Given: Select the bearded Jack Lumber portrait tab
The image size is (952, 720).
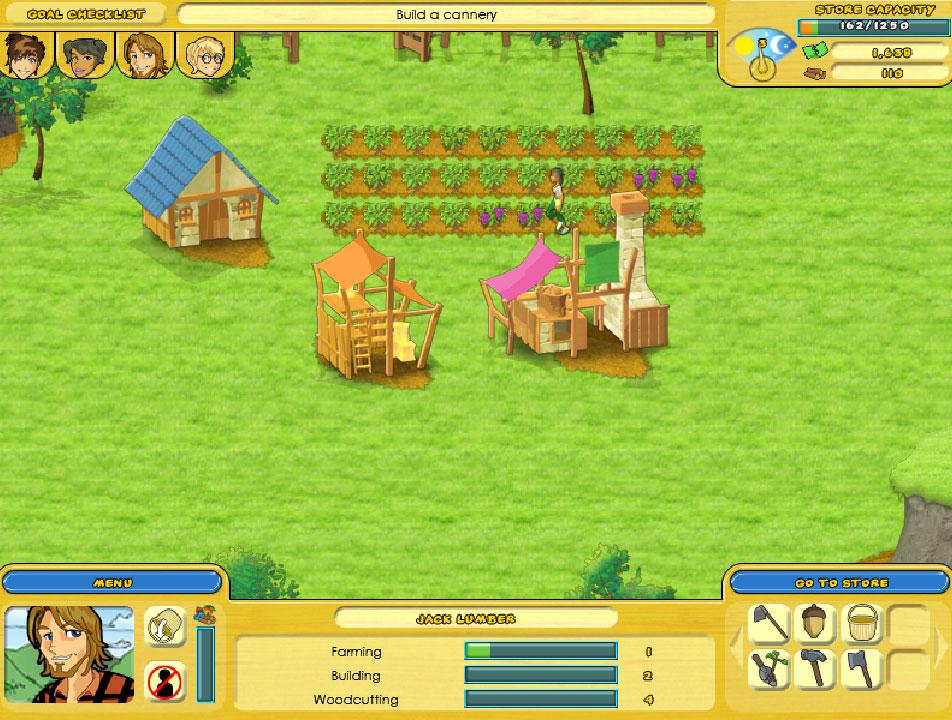Looking at the screenshot, I should coord(143,55).
